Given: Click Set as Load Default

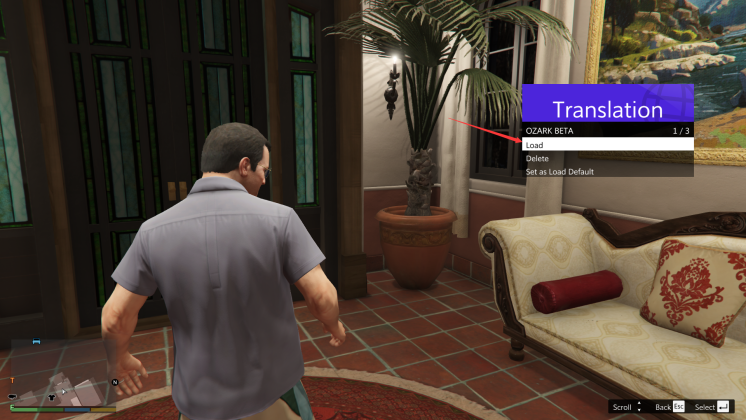Looking at the screenshot, I should 606,172.
